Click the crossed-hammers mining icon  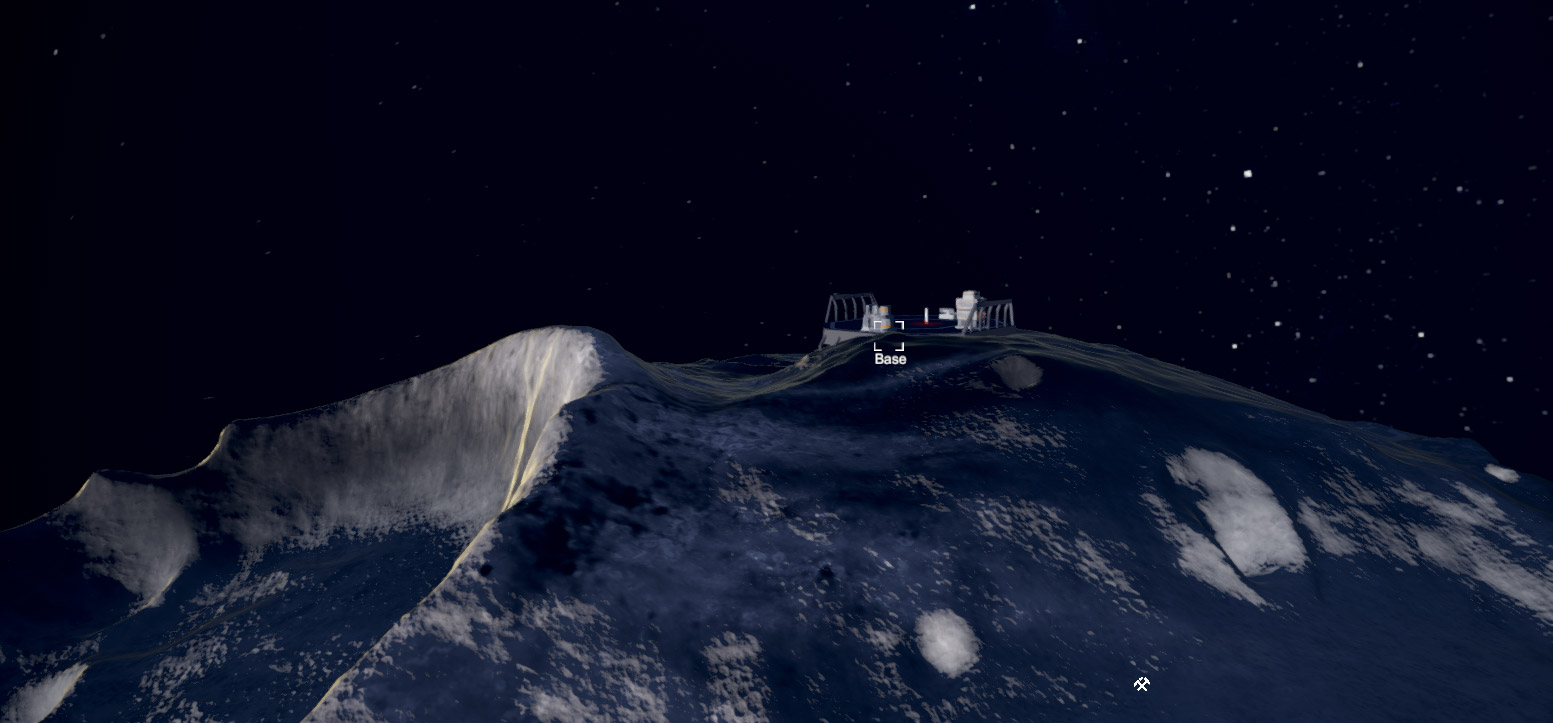click(1142, 684)
